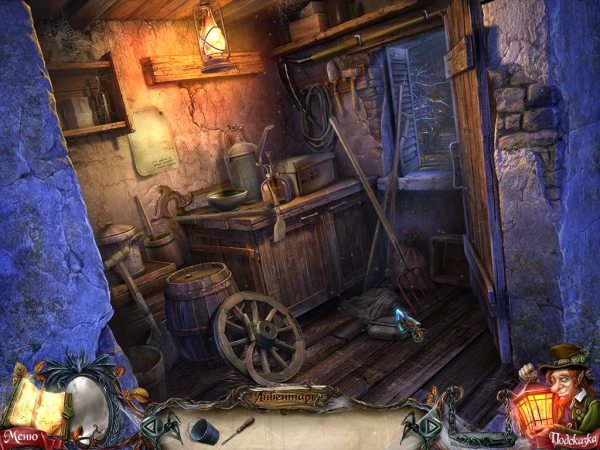
Task: Select the screwdriver in inventory
Action: tap(237, 431)
